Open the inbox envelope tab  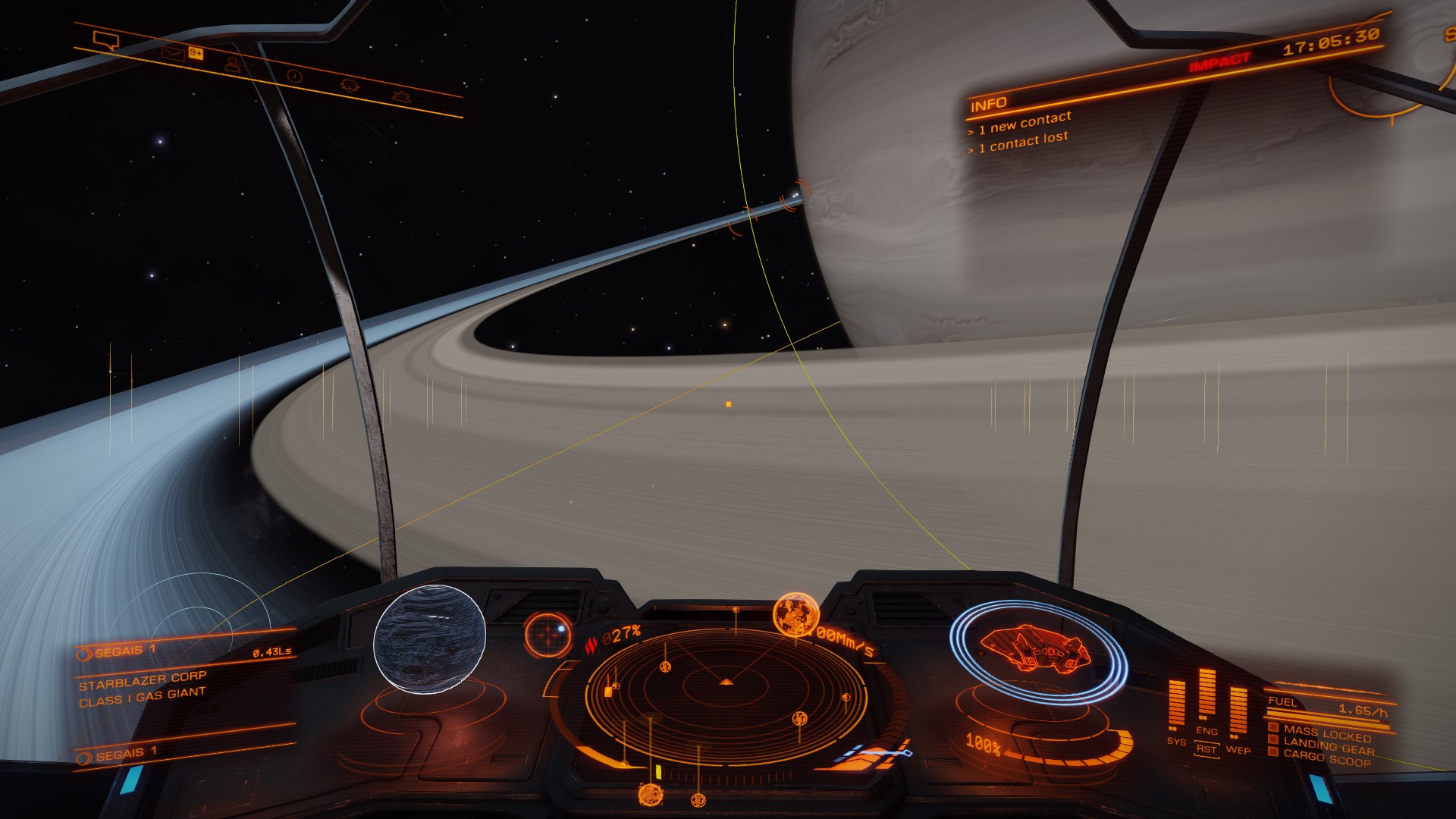(x=173, y=53)
